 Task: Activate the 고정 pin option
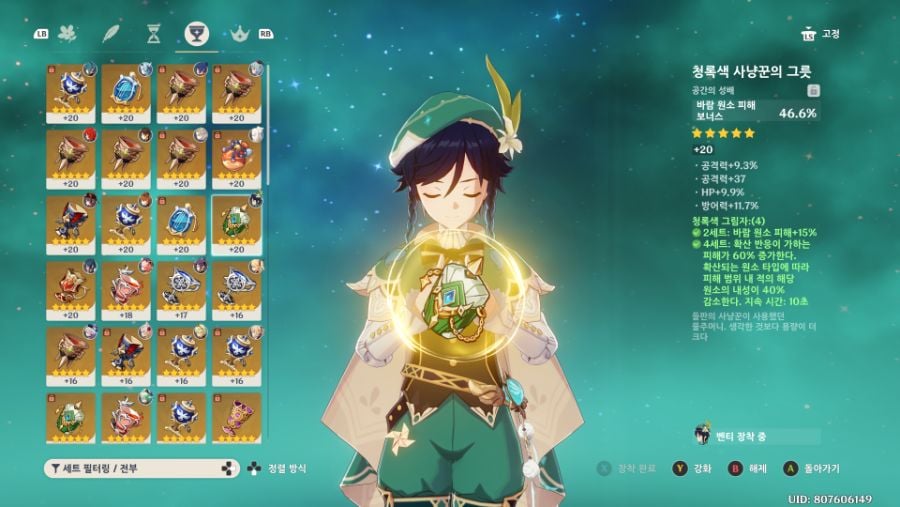[820, 34]
